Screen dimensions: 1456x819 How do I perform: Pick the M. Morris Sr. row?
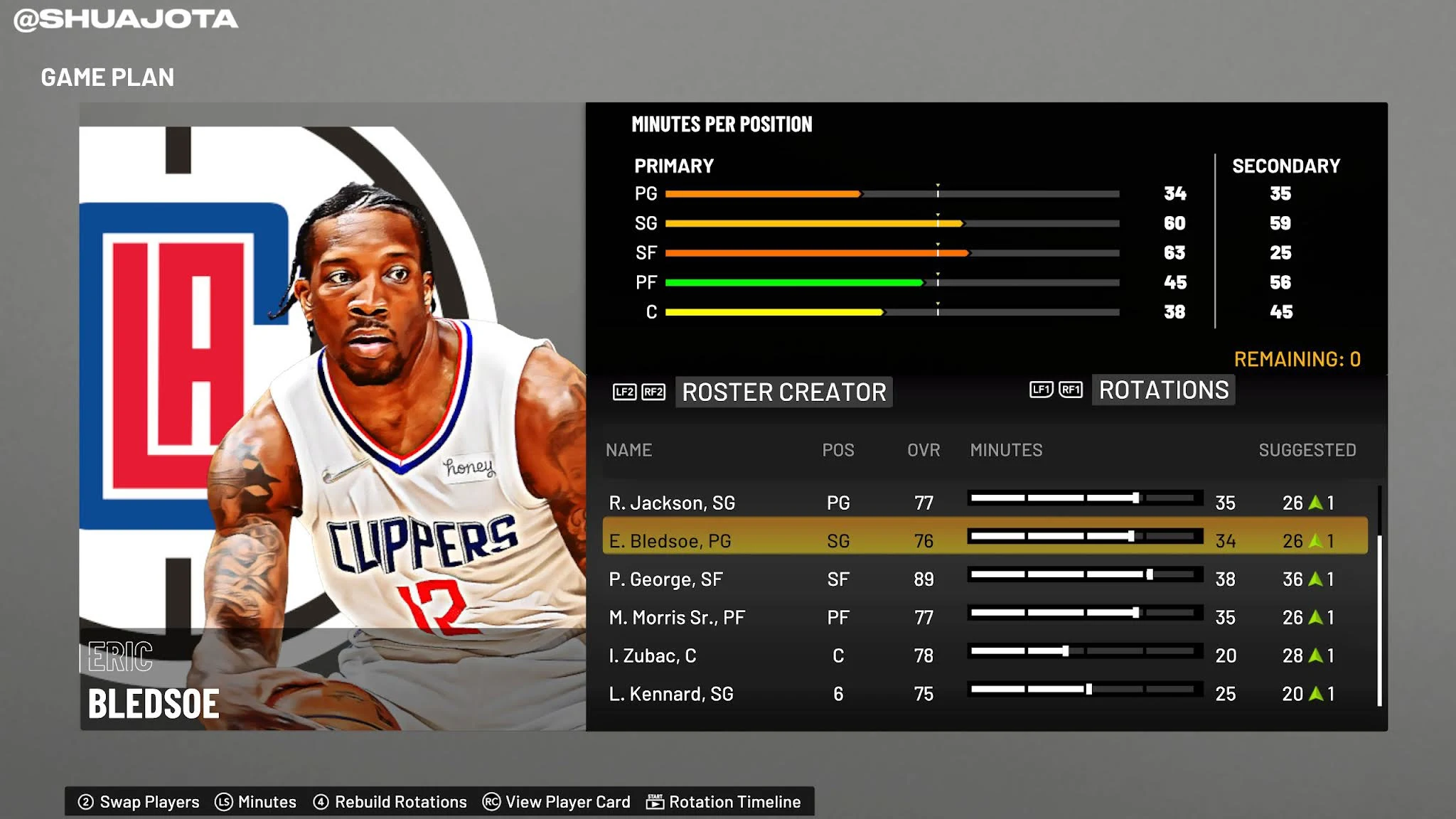click(x=677, y=618)
